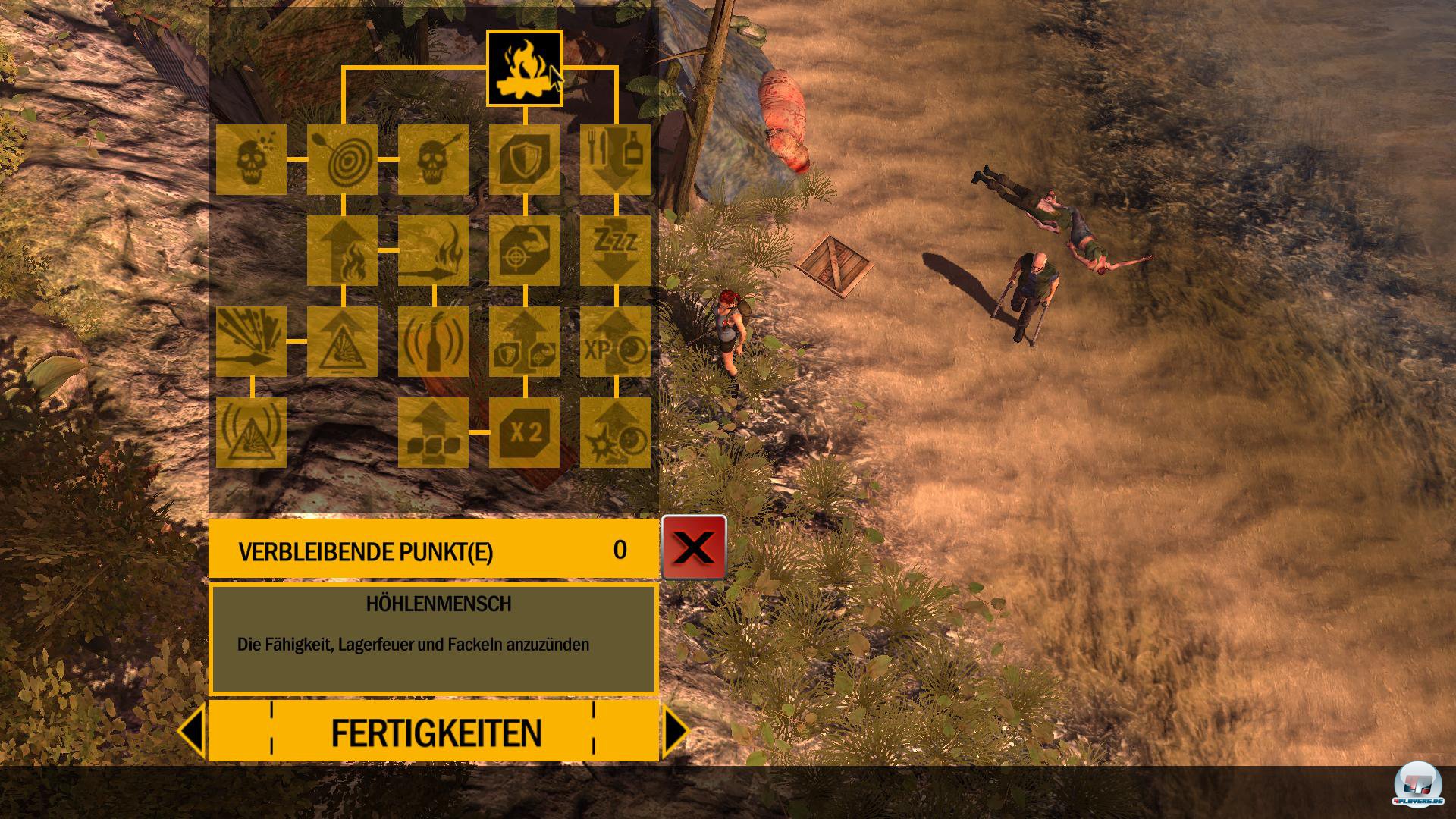The height and width of the screenshot is (819, 1456).
Task: Choose the sleep Zzz skill icon
Action: 615,251
